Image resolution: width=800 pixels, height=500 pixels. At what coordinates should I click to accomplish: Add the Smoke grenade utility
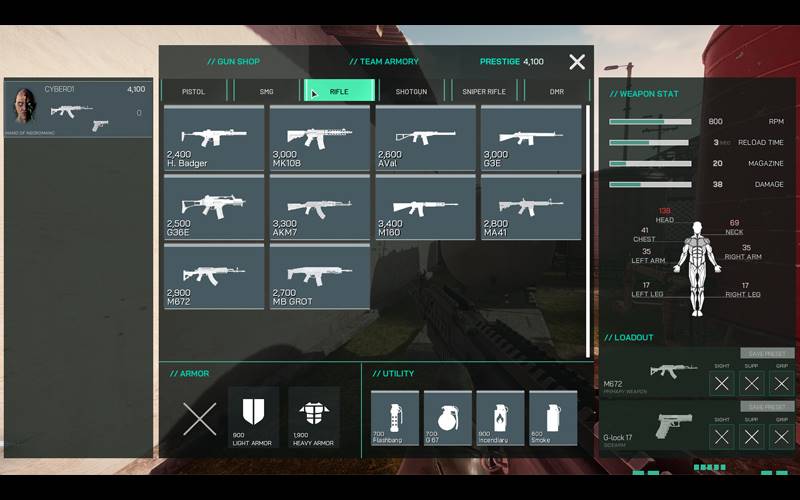[x=553, y=417]
